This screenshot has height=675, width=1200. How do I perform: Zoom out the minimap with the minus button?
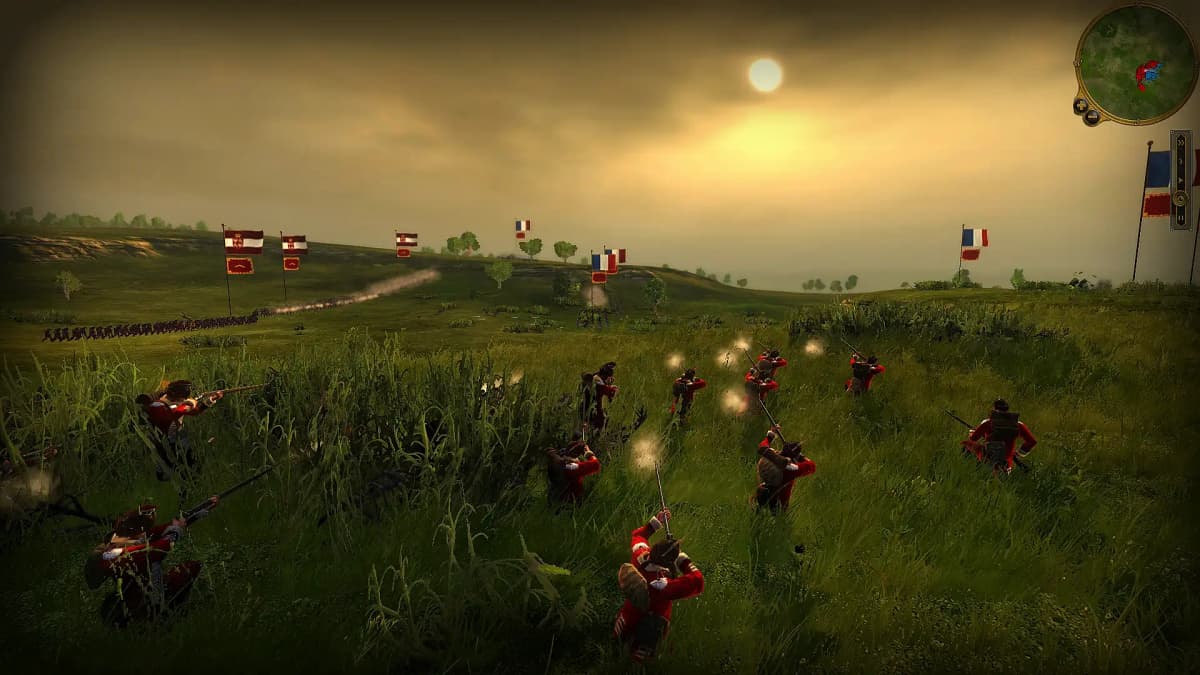pos(1092,117)
